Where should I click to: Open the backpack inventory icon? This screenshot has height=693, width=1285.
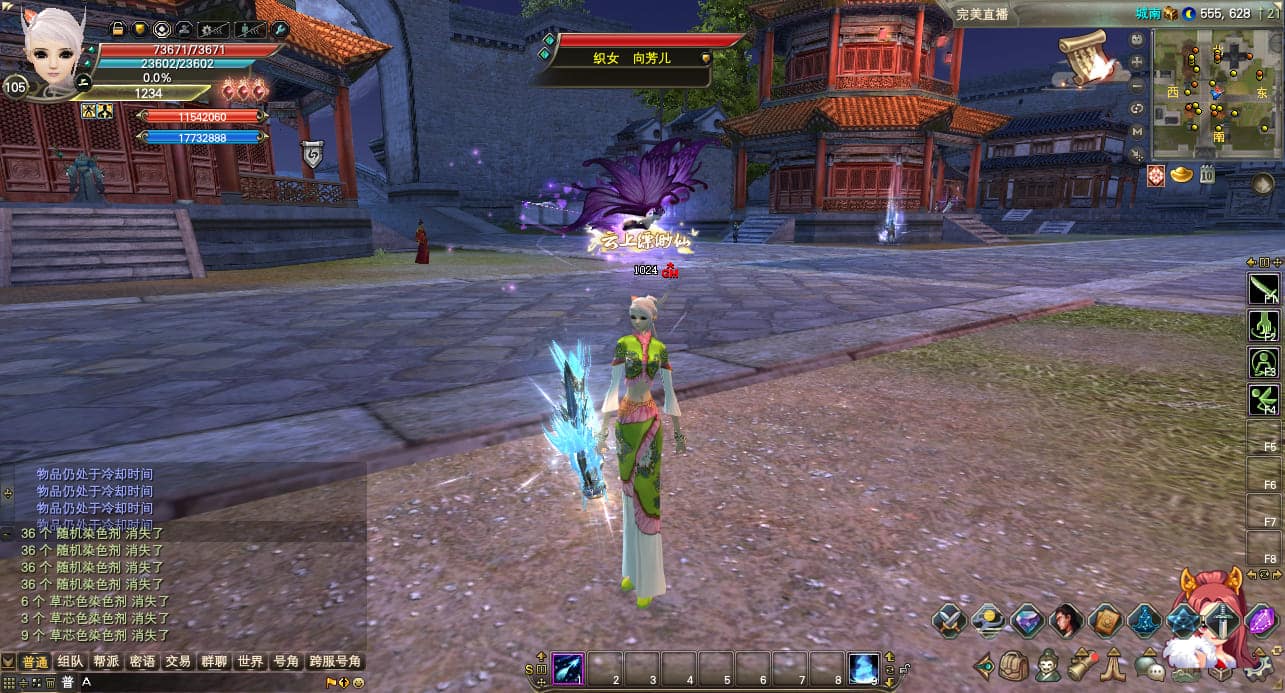coord(1014,665)
